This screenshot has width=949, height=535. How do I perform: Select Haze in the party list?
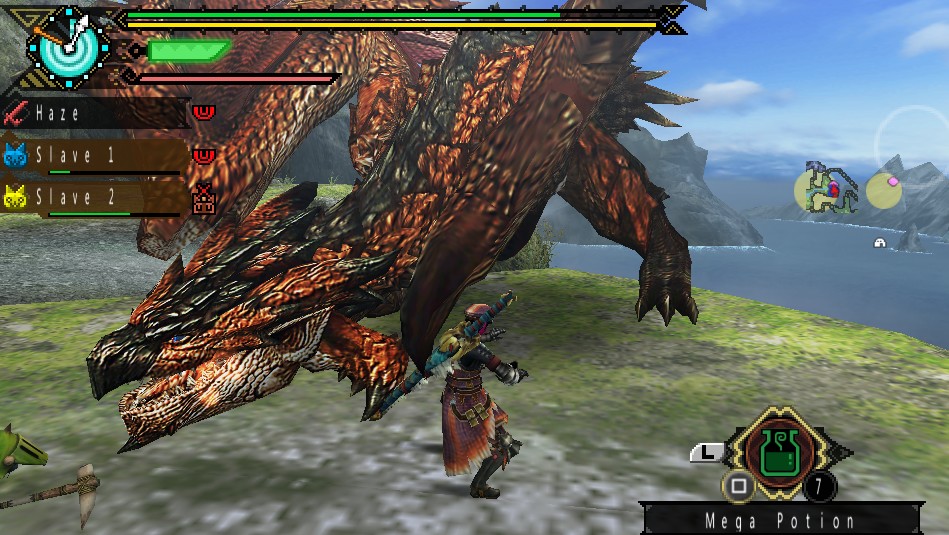click(96, 113)
